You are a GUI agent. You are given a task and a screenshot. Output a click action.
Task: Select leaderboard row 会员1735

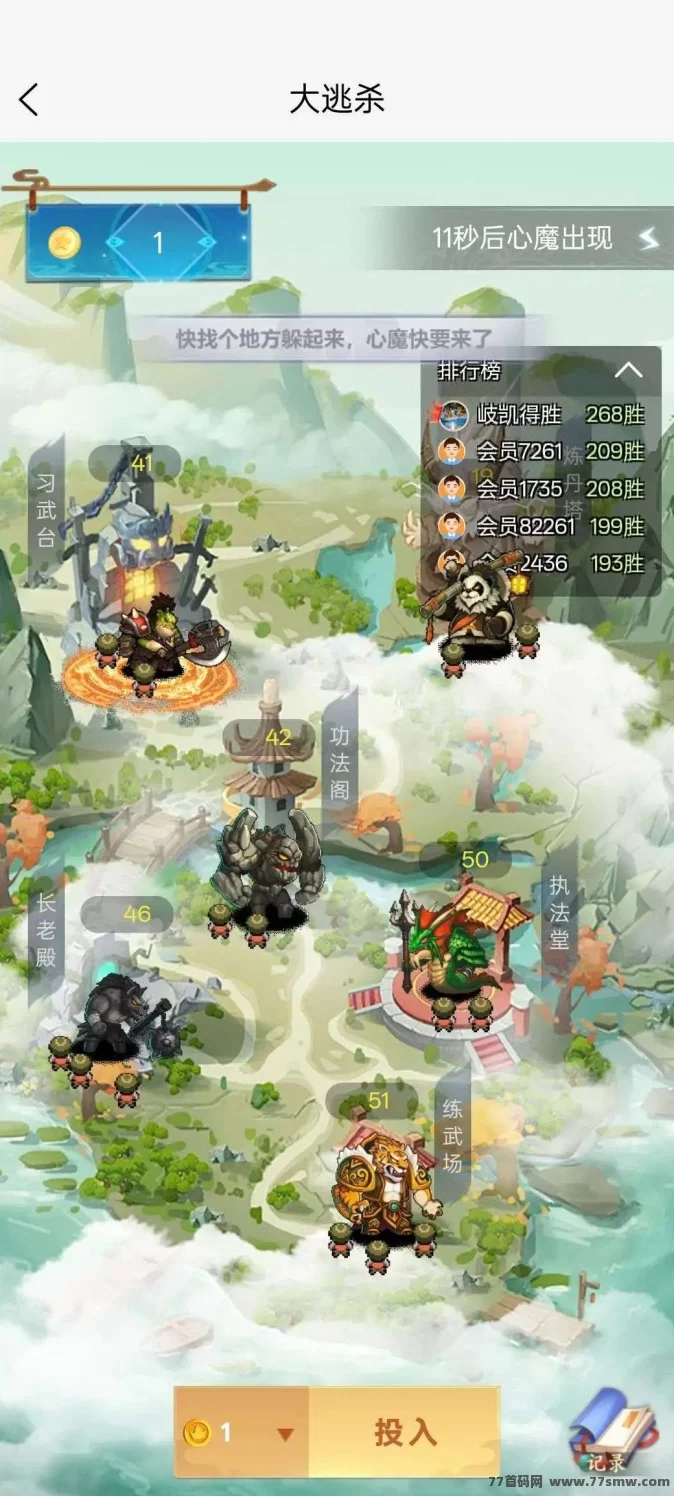point(541,488)
